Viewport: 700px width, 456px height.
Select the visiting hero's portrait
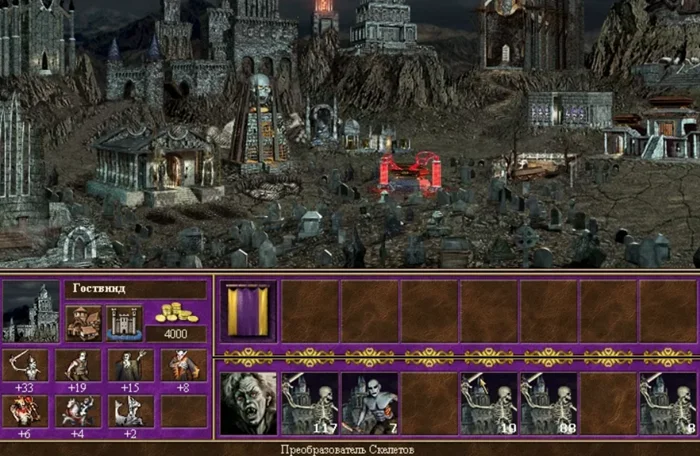248,403
